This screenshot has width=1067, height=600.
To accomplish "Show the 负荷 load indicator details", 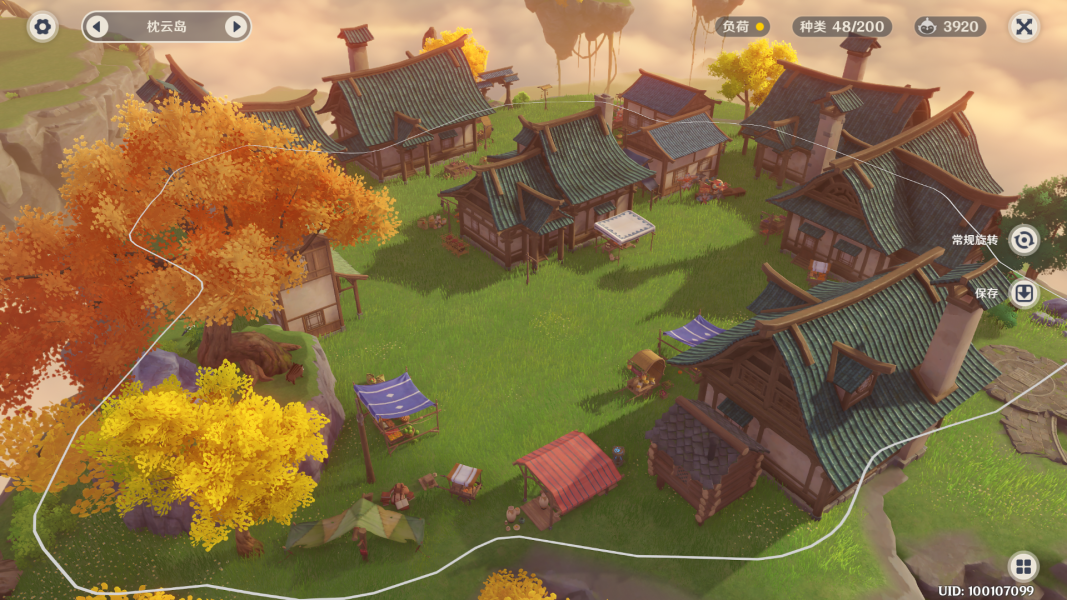I will (x=744, y=27).
